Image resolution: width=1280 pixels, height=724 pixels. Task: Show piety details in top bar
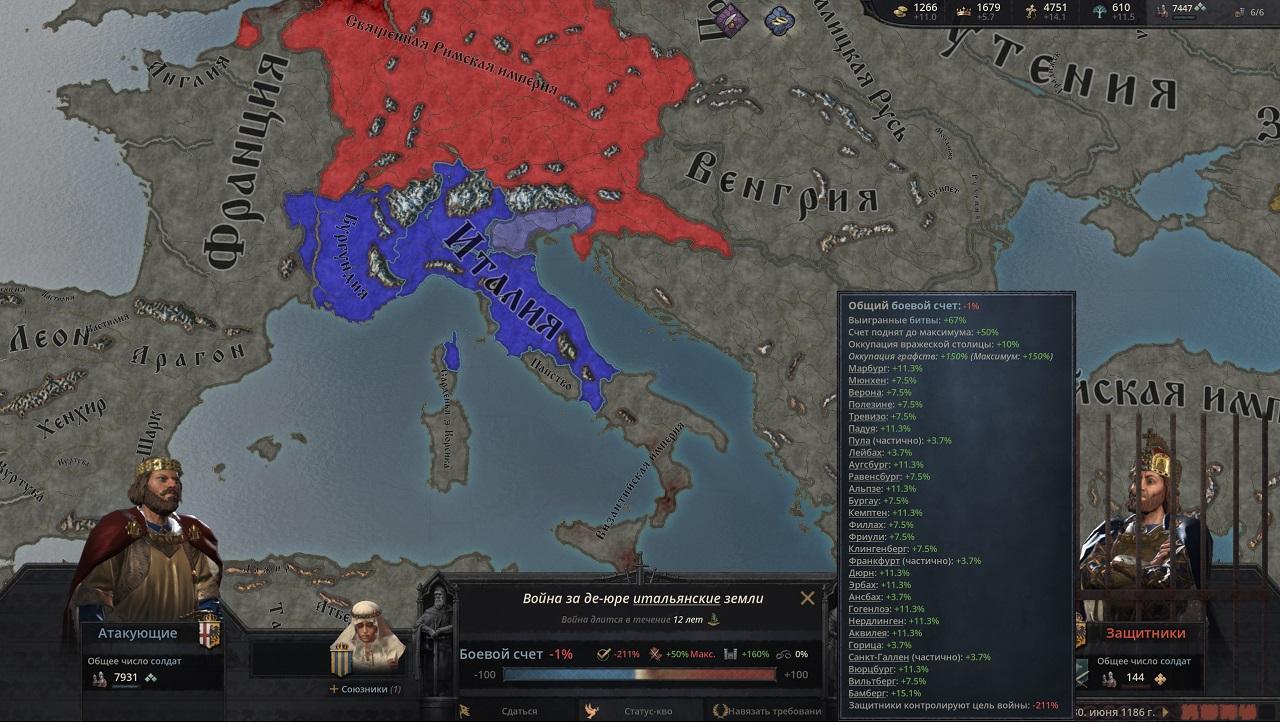[x=1045, y=11]
